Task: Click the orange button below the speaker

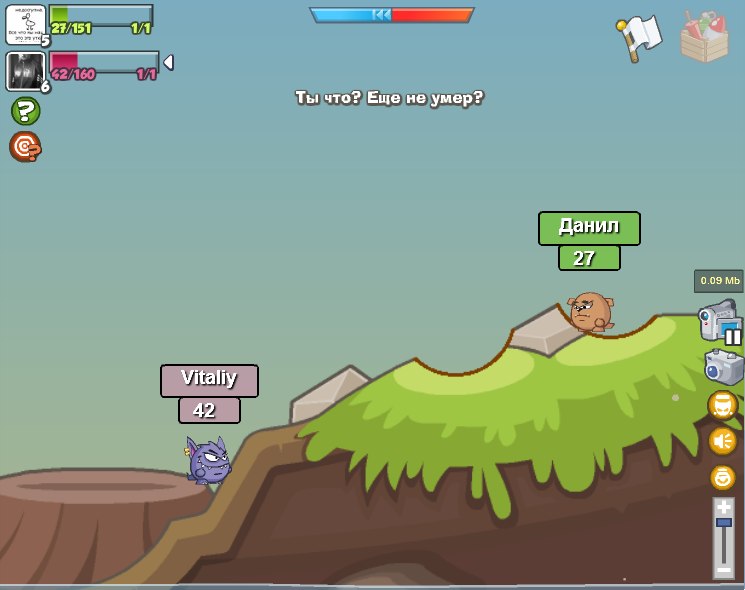Action: 722,477
